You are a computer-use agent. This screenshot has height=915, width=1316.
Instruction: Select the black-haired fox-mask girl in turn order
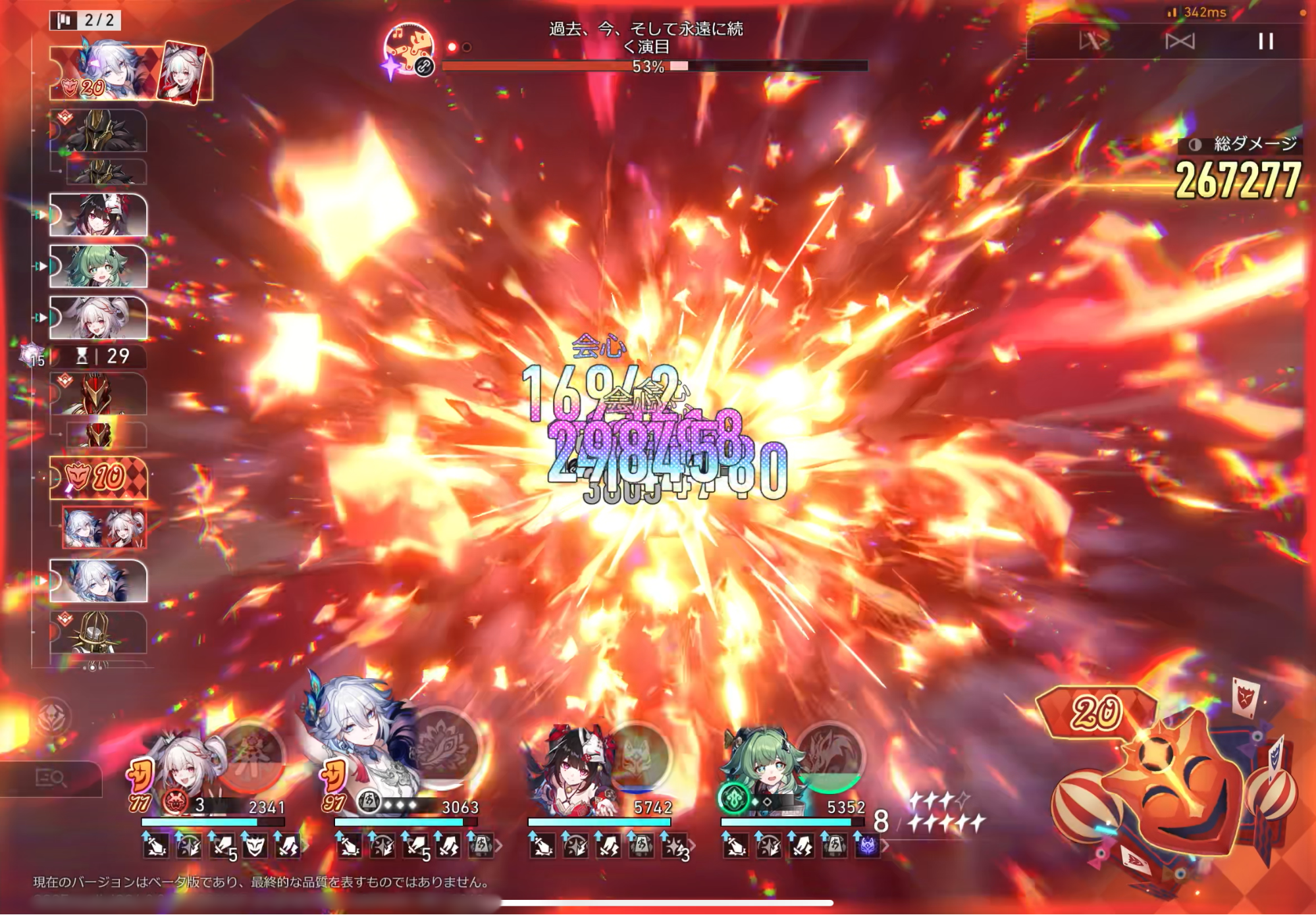coord(99,215)
